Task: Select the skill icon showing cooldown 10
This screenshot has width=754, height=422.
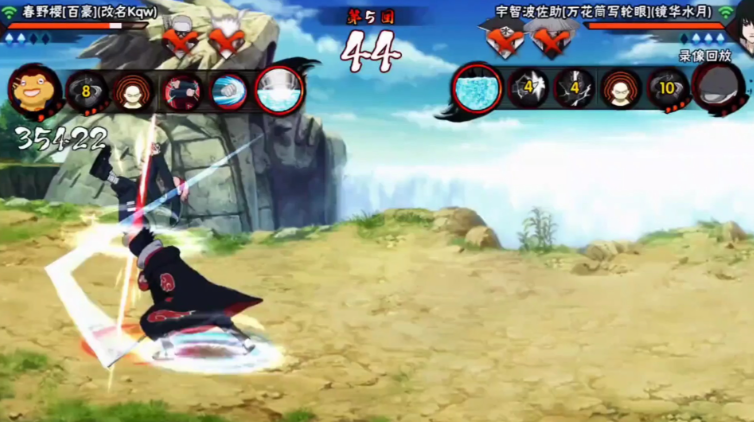Action: click(x=667, y=89)
